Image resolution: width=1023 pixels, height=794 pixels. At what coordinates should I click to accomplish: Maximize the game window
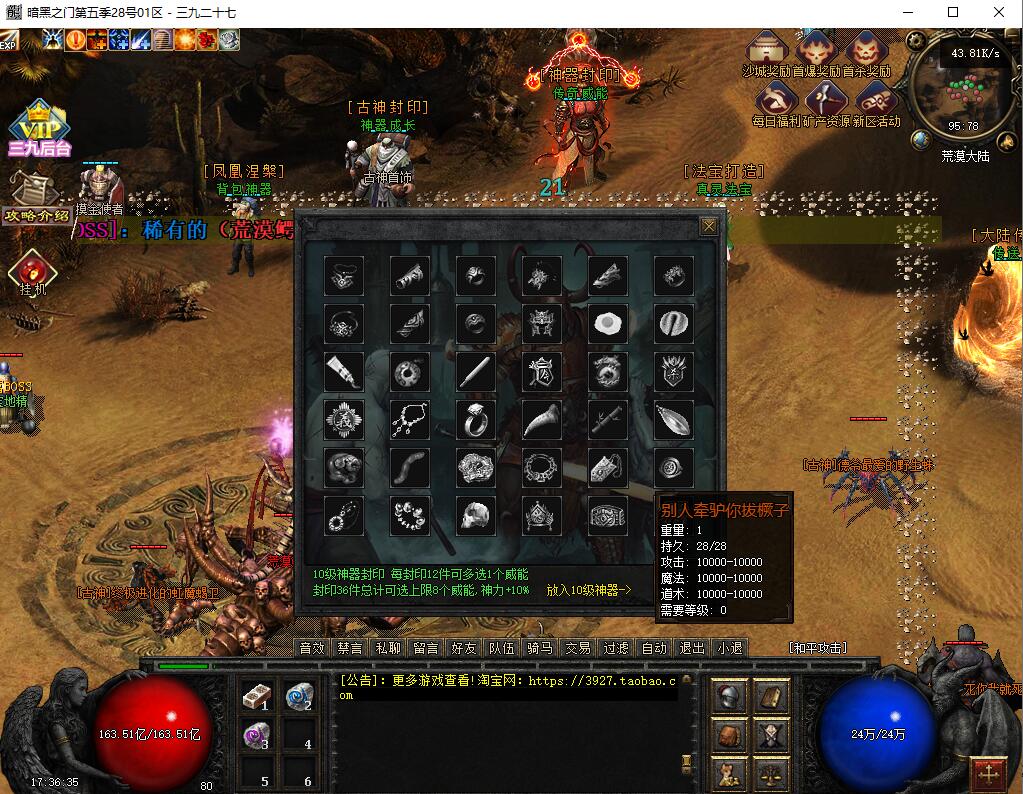[x=952, y=12]
